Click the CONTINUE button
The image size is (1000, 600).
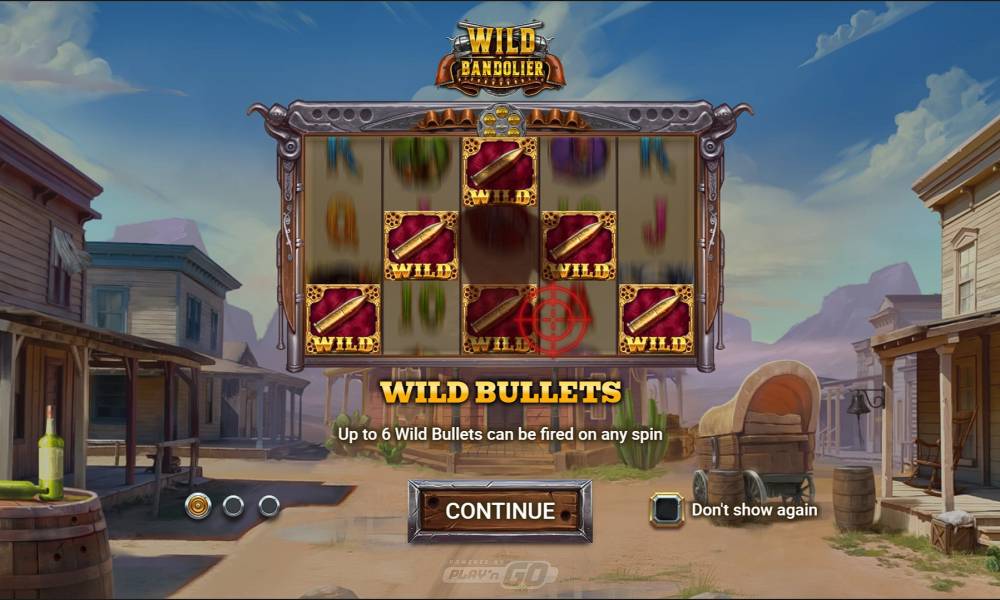pos(499,510)
